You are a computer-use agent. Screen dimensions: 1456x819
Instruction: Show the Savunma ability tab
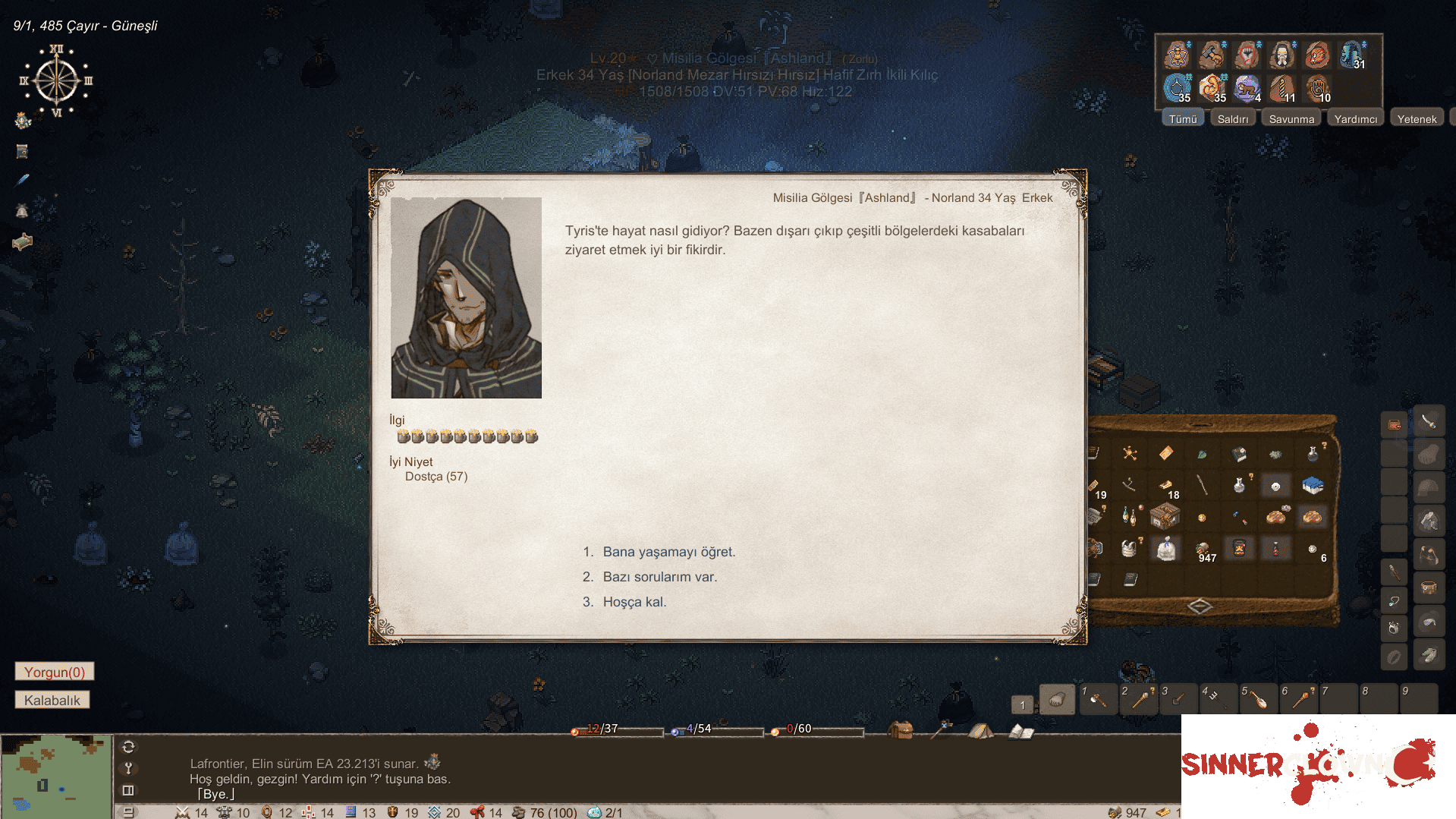tap(1291, 119)
